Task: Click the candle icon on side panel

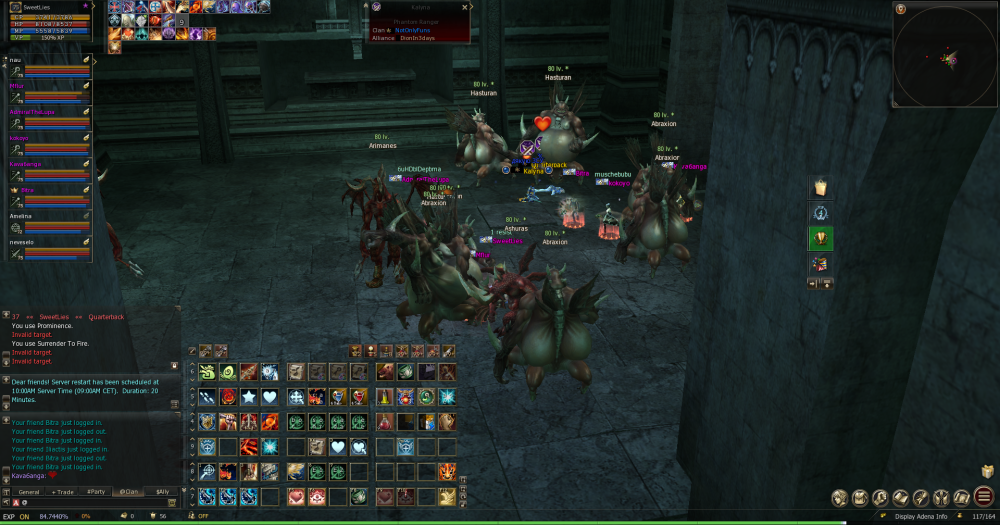Action: click(x=820, y=188)
